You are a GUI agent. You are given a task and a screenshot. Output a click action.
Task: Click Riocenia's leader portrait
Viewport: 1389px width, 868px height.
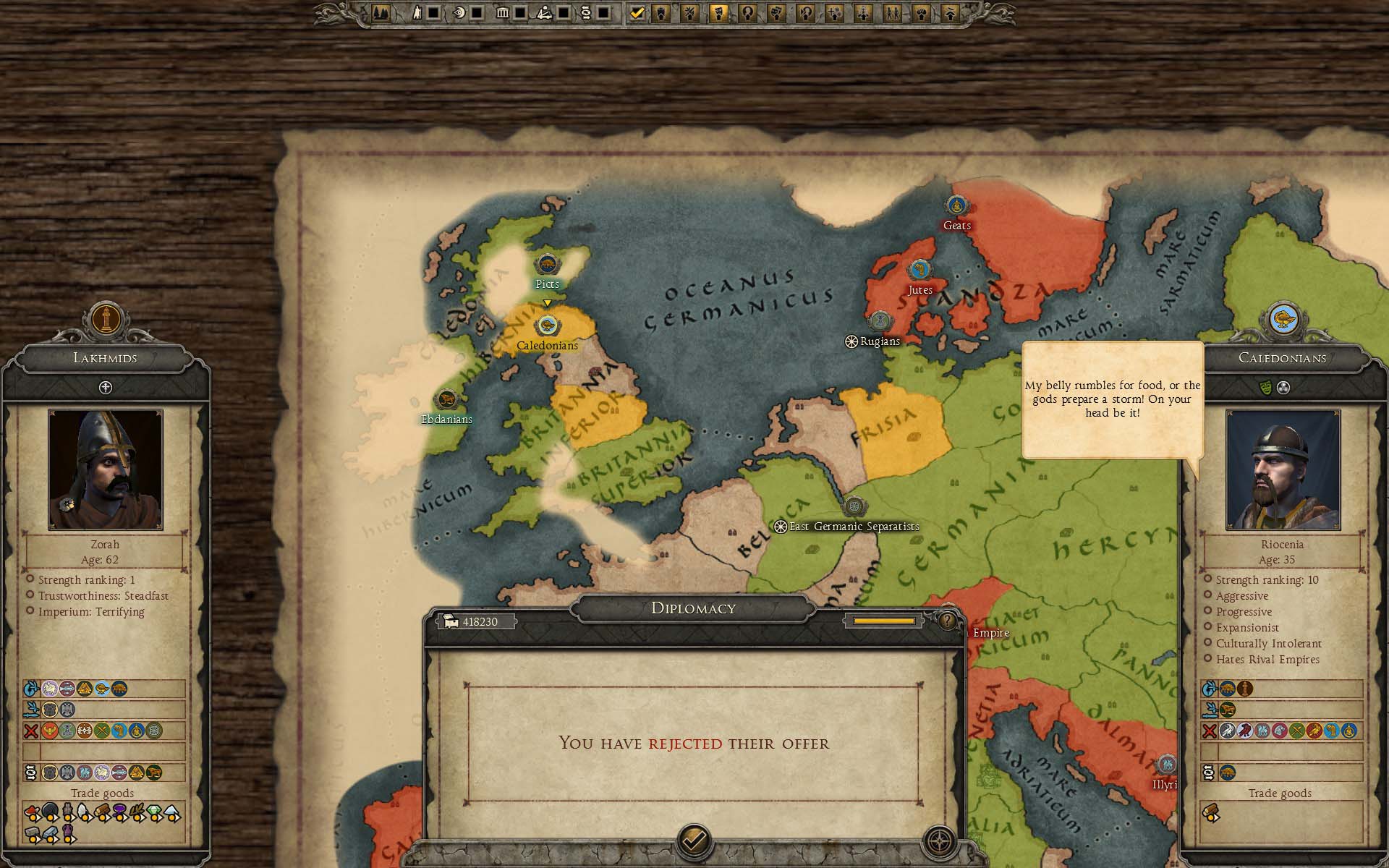click(1283, 469)
